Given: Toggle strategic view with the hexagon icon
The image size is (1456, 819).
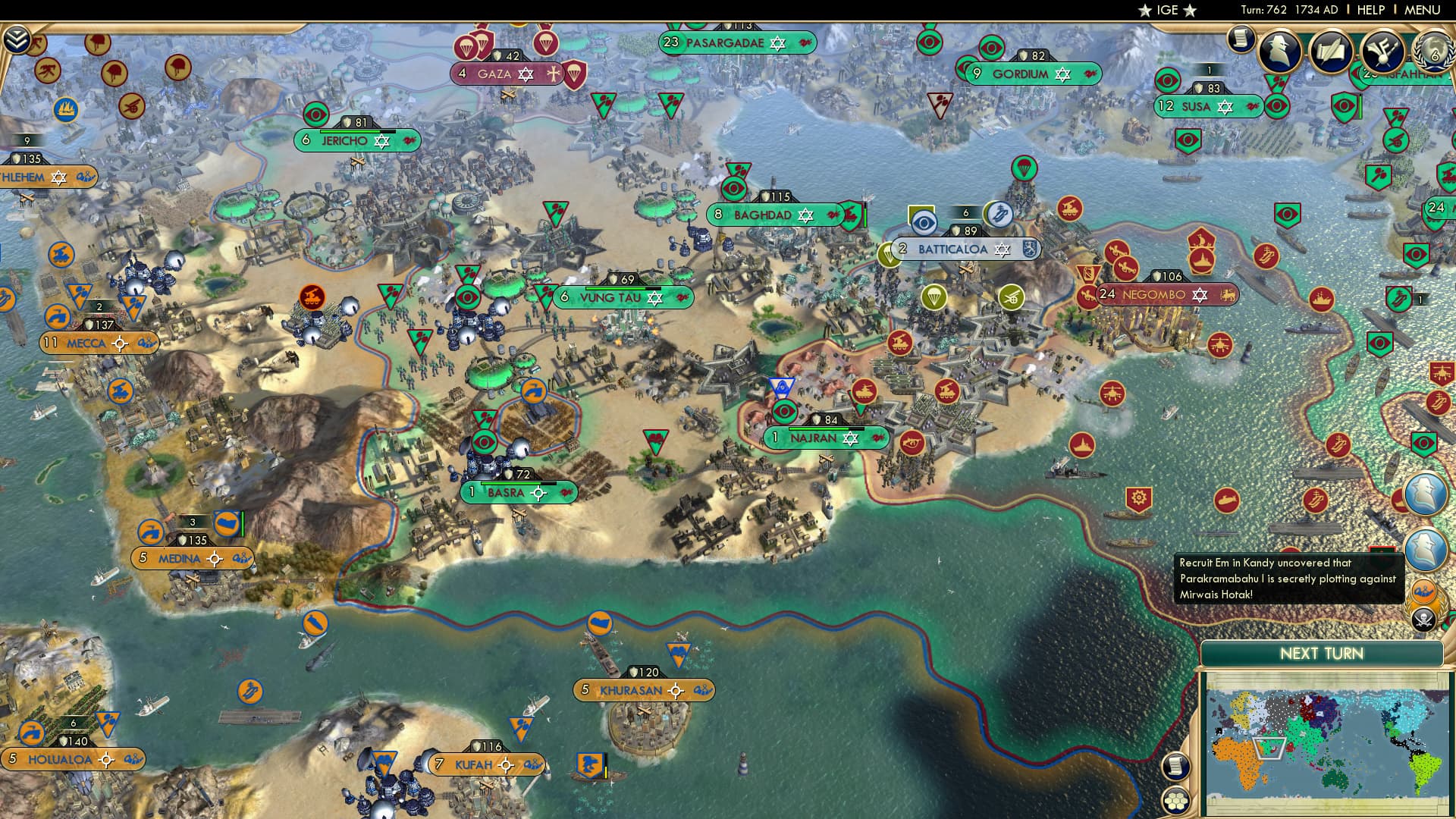Looking at the screenshot, I should coord(1176,801).
